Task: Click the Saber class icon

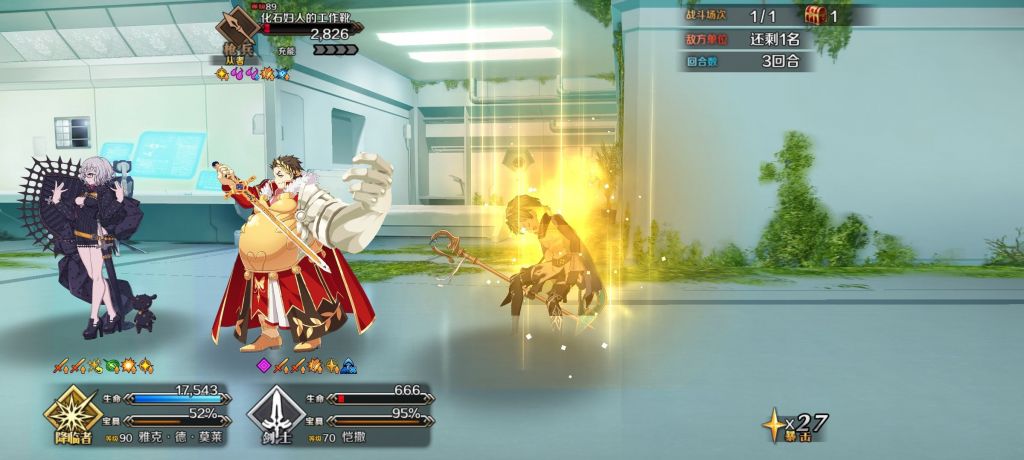Action: (272, 412)
